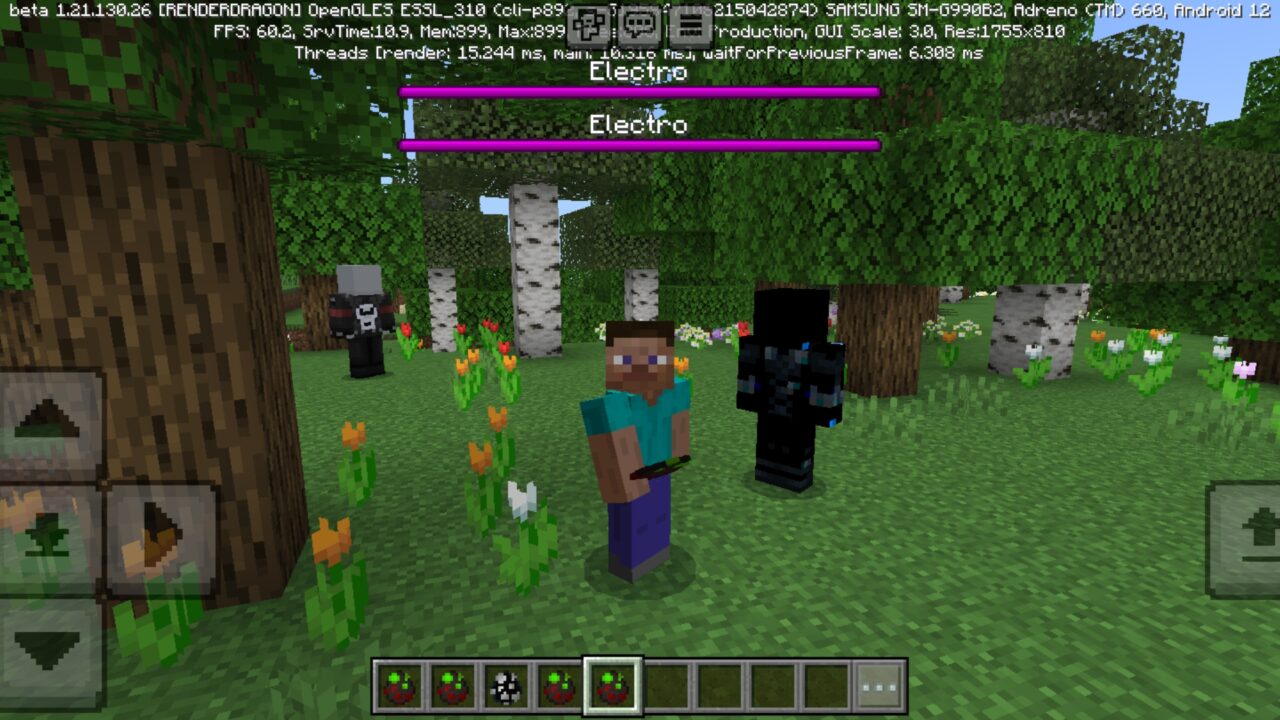The height and width of the screenshot is (720, 1280).
Task: Open the pause menu via three-line icon
Action: (x=690, y=18)
